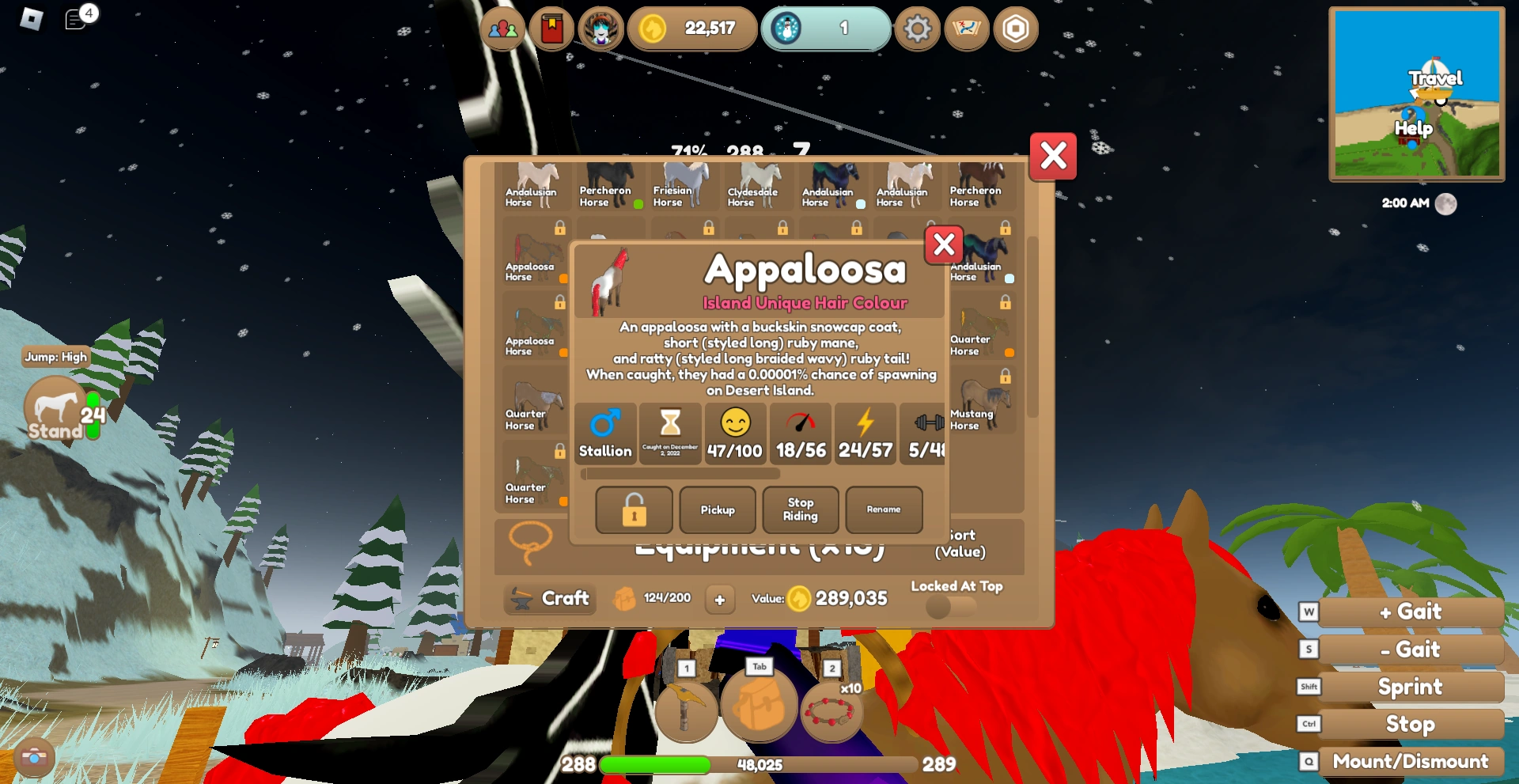Click Rename to rename the Appaloosa
Viewport: 1519px width, 784px height.
884,509
